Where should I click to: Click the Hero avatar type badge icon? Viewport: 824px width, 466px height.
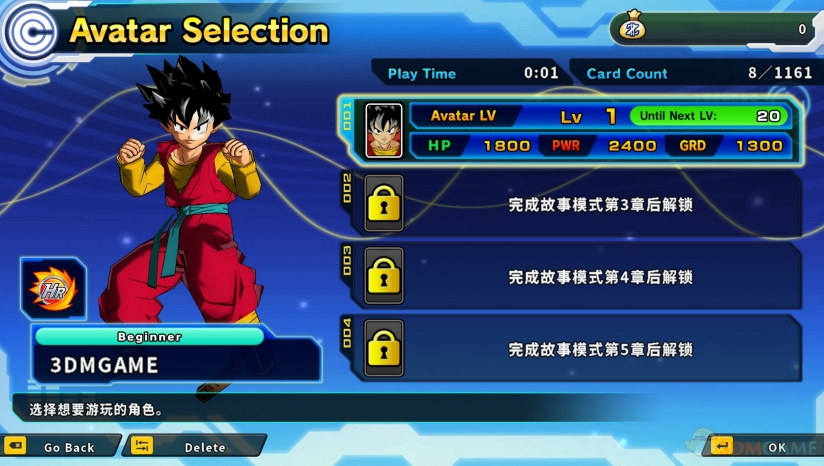[53, 288]
